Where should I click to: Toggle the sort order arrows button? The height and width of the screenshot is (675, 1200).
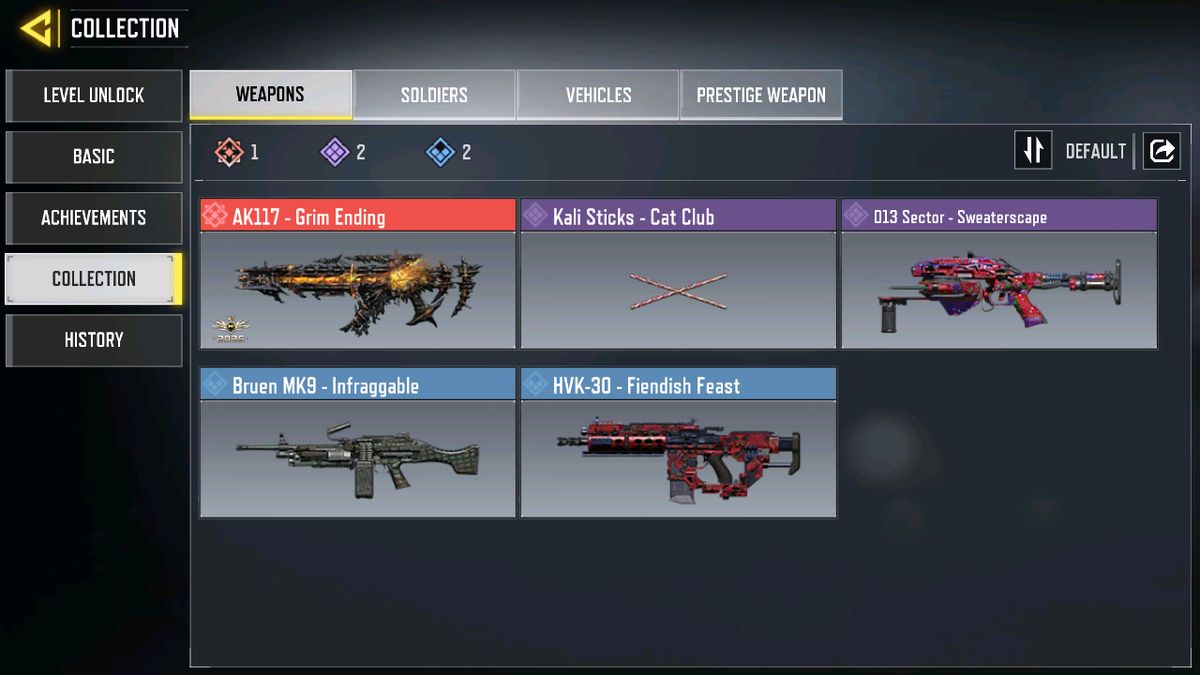tap(1033, 151)
